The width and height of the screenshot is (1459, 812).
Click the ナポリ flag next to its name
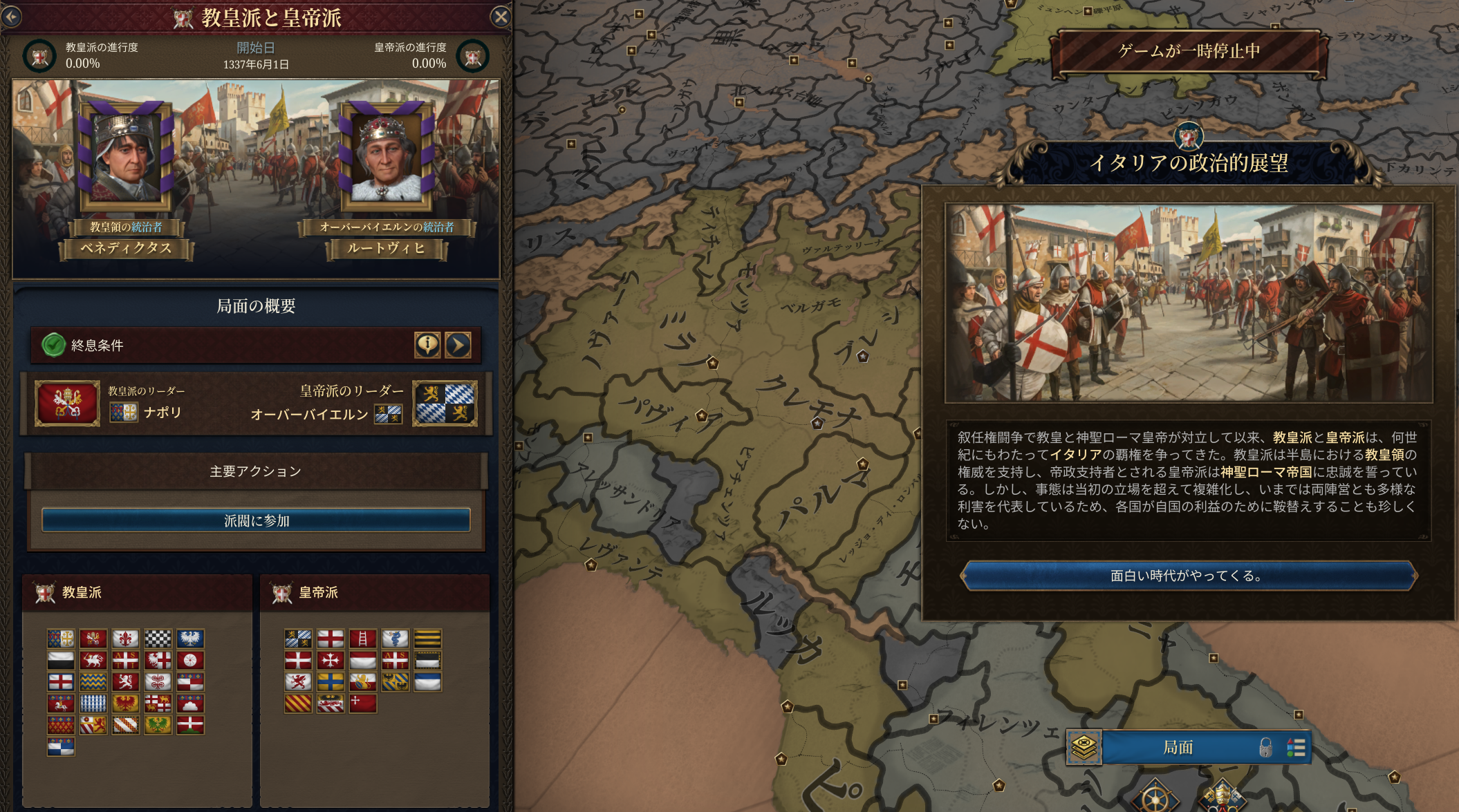[123, 413]
